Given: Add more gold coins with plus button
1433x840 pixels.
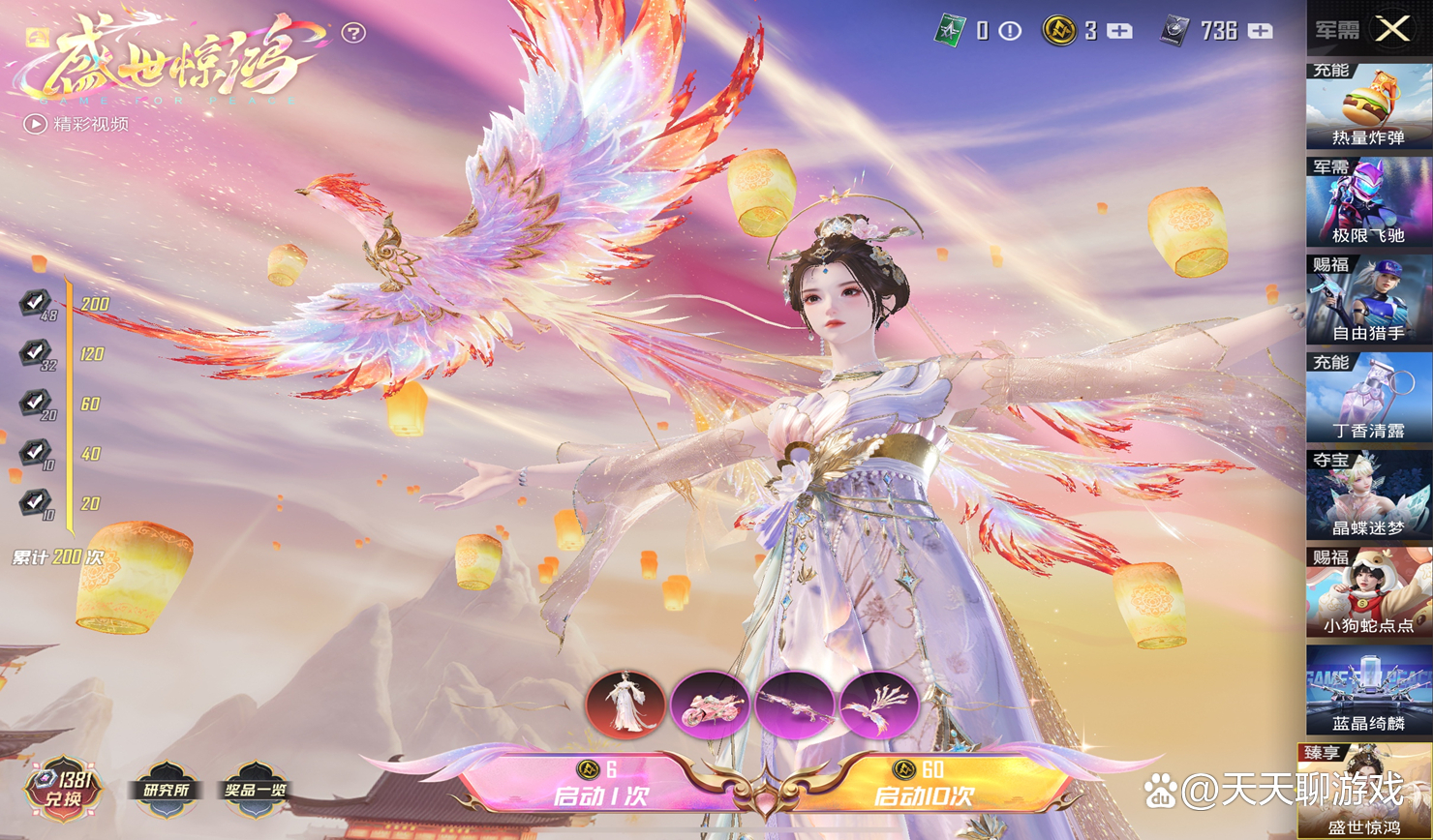Looking at the screenshot, I should click(1120, 31).
